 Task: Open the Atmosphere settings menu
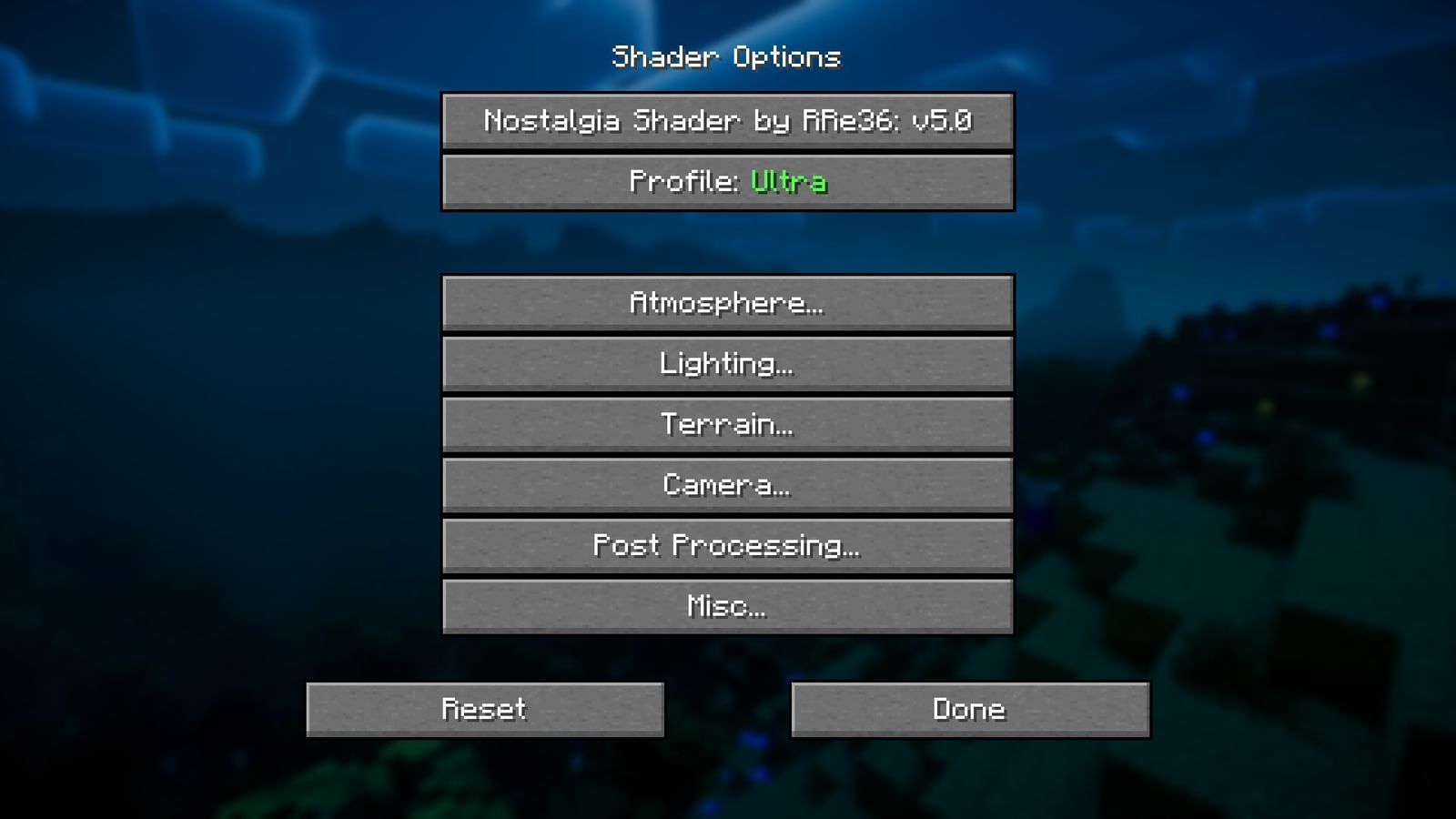727,304
